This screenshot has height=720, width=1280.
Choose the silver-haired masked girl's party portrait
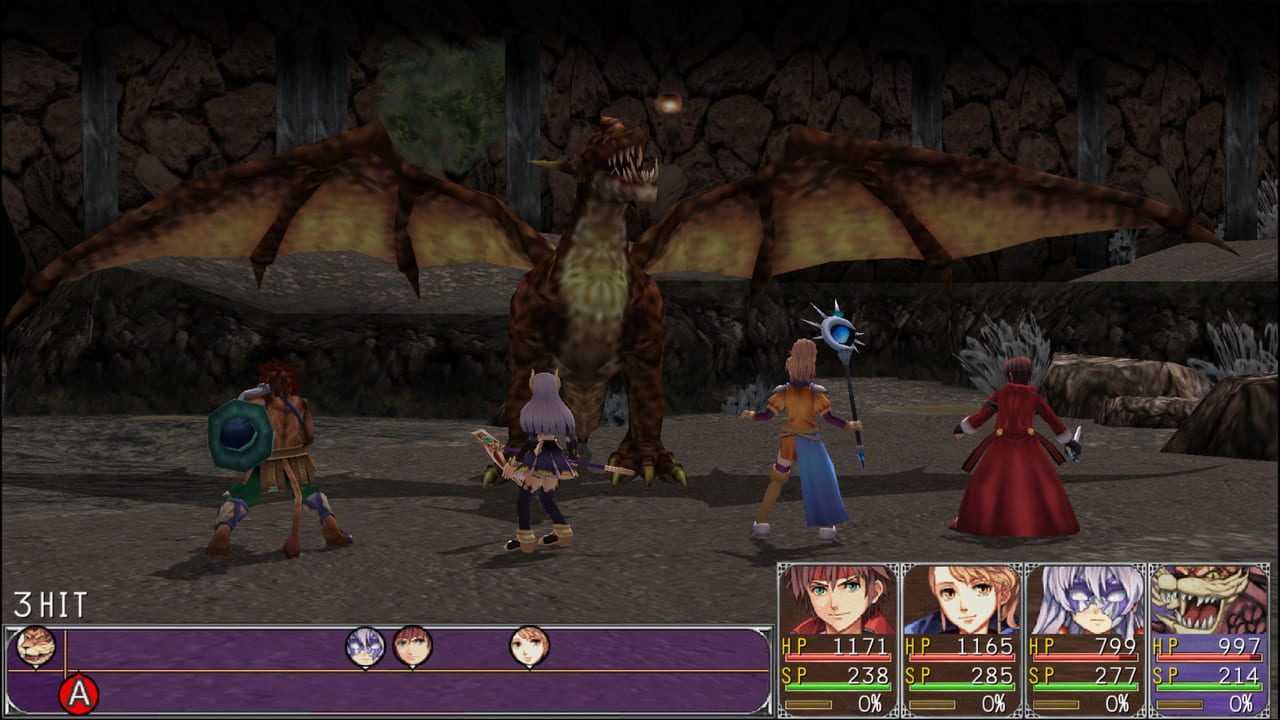click(x=1086, y=600)
